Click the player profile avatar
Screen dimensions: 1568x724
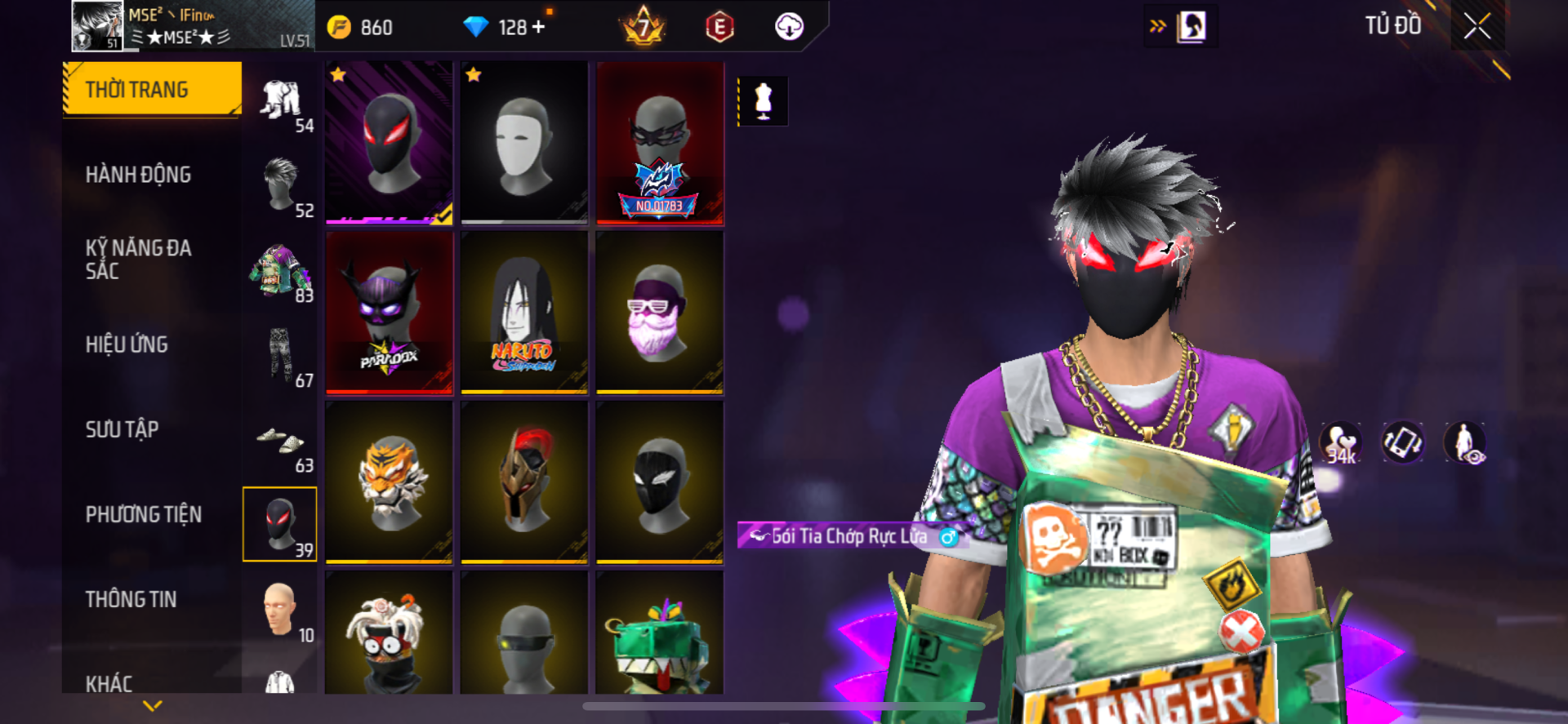click(x=97, y=26)
